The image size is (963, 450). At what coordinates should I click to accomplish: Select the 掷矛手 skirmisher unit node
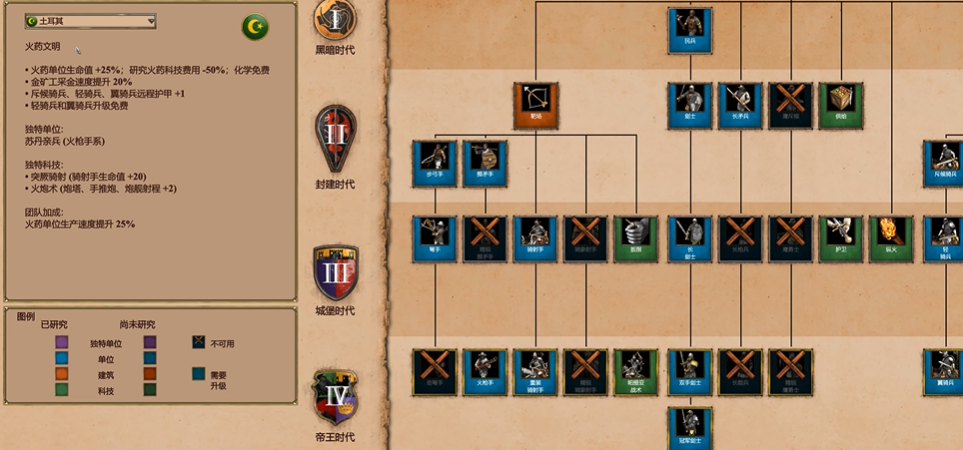coord(485,163)
